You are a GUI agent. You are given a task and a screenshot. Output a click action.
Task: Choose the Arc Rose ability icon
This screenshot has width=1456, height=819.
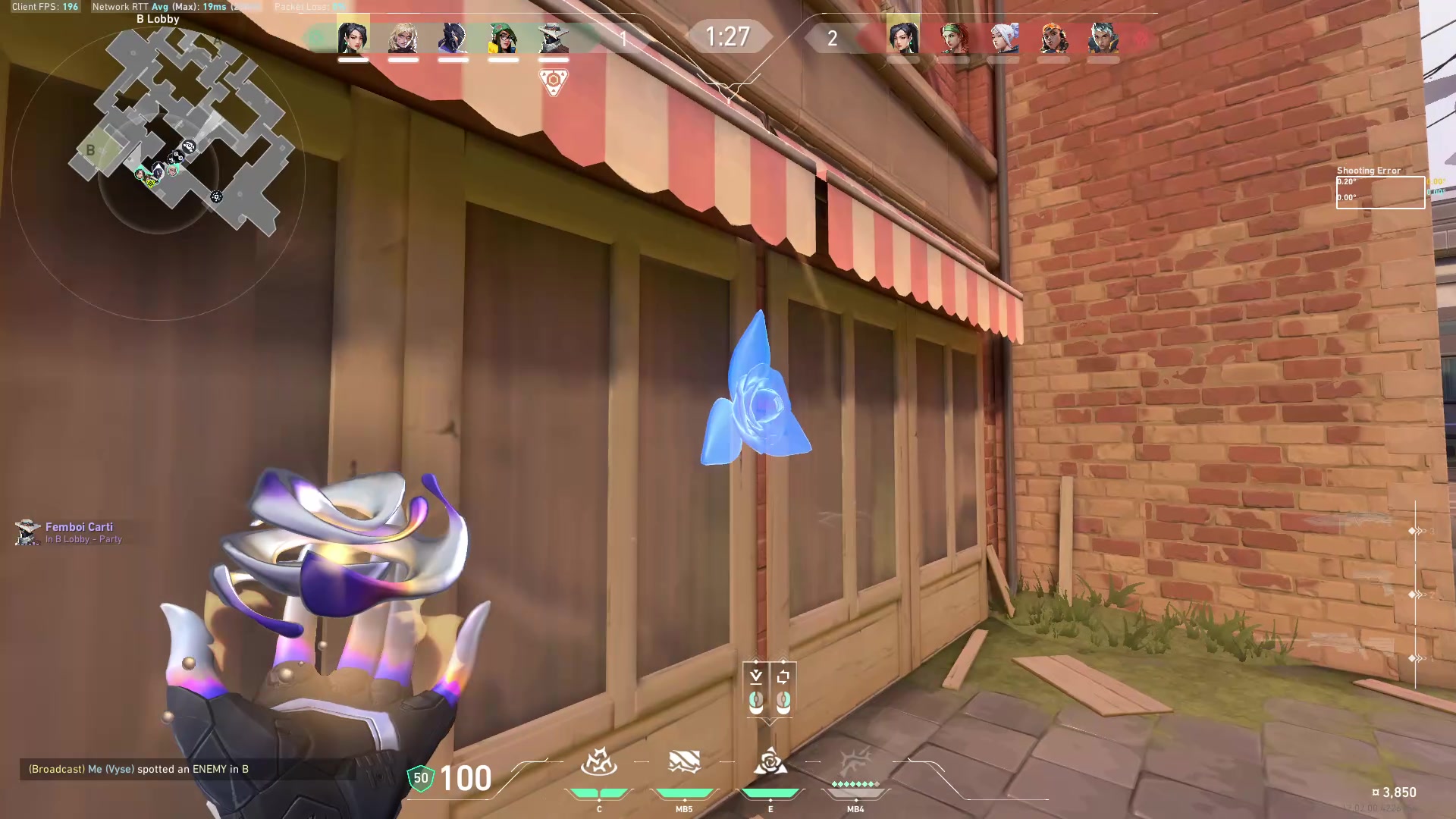click(x=770, y=762)
